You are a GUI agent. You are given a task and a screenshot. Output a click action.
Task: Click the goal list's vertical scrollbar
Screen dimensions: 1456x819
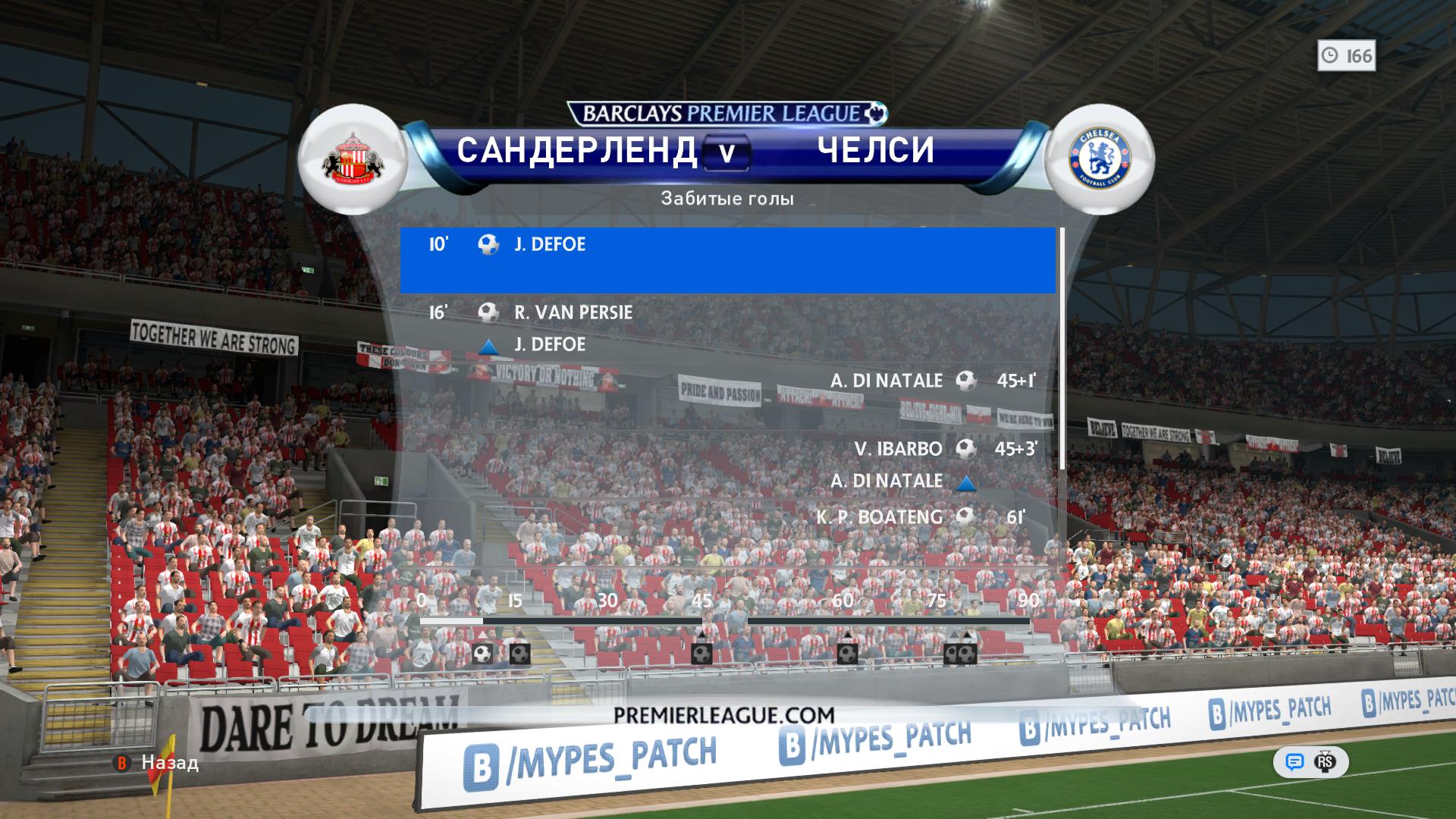(x=1062, y=349)
